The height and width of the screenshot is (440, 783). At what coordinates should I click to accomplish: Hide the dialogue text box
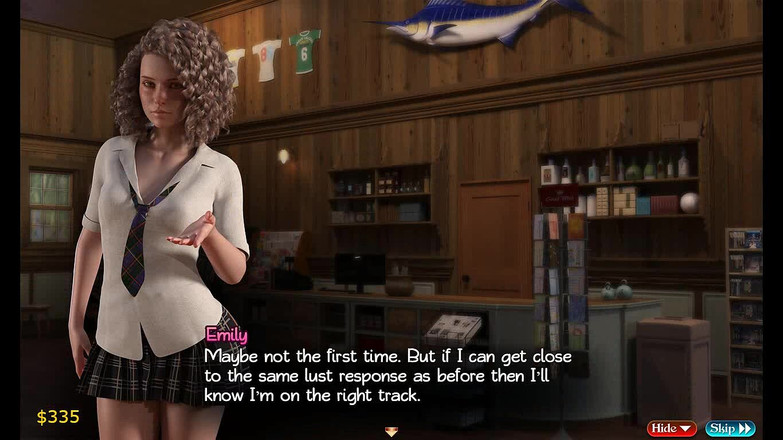point(671,428)
